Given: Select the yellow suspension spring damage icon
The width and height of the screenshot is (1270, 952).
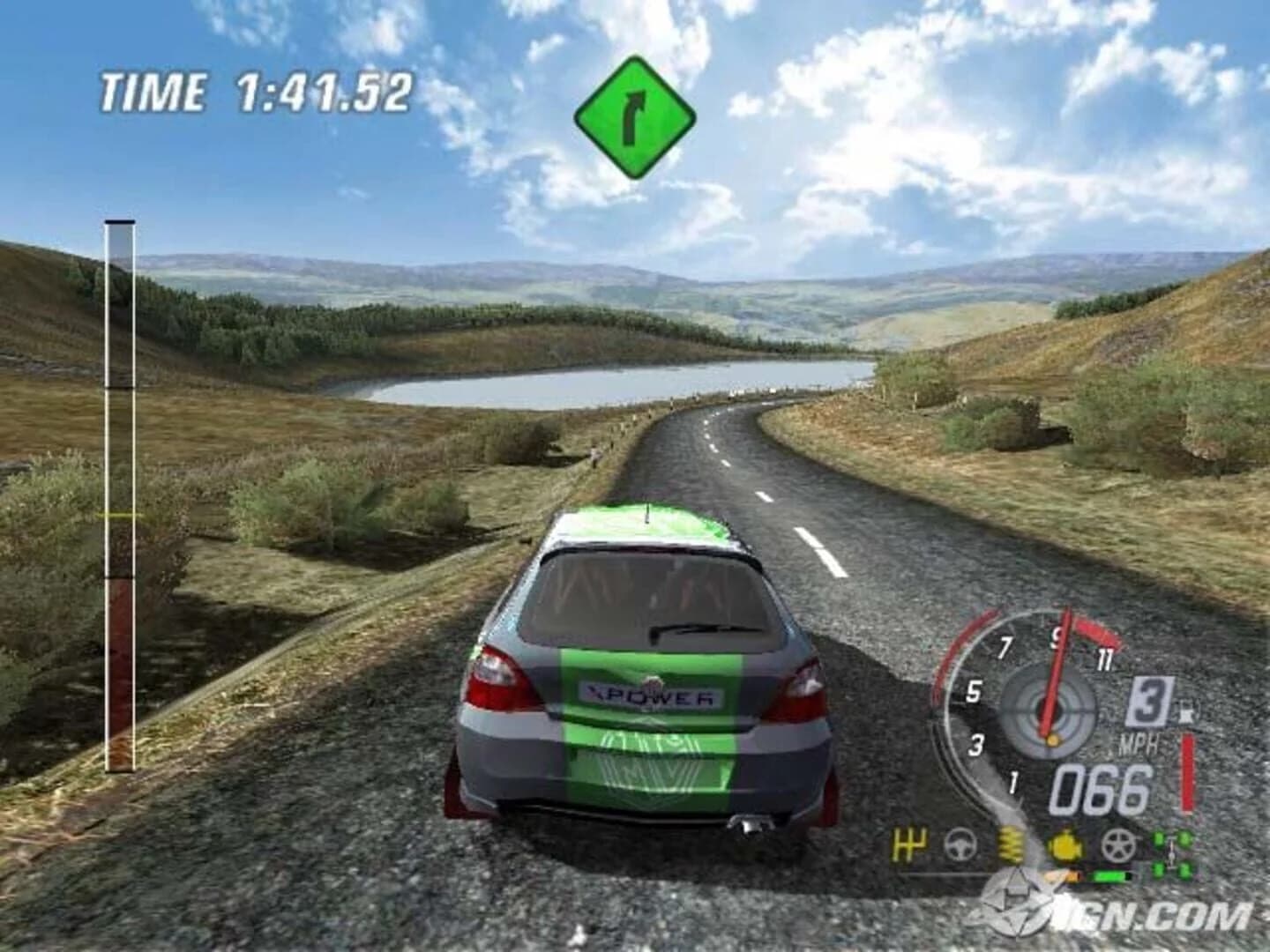Looking at the screenshot, I should [x=1010, y=844].
